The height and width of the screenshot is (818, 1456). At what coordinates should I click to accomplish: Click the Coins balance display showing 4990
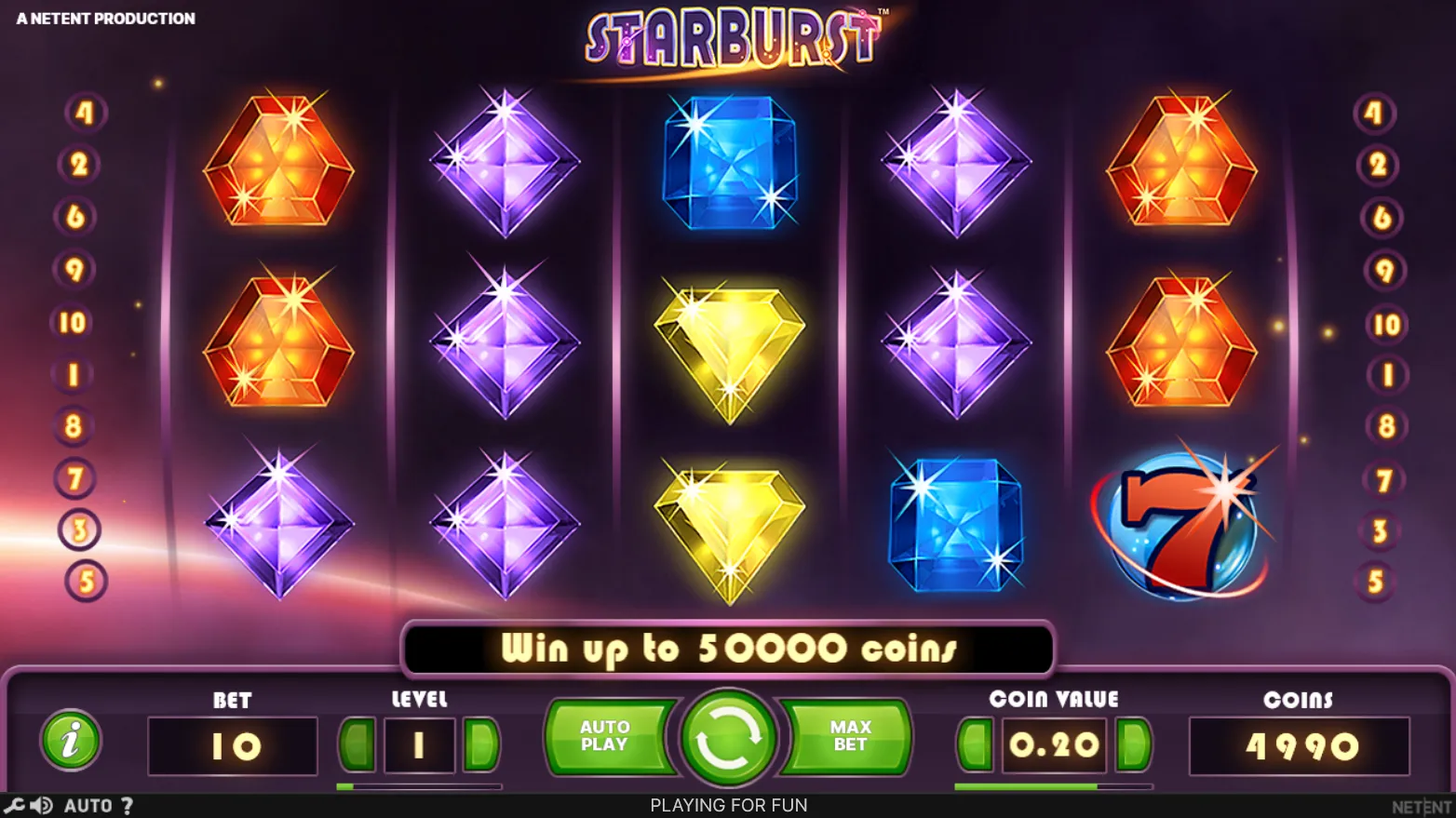pyautogui.click(x=1300, y=744)
